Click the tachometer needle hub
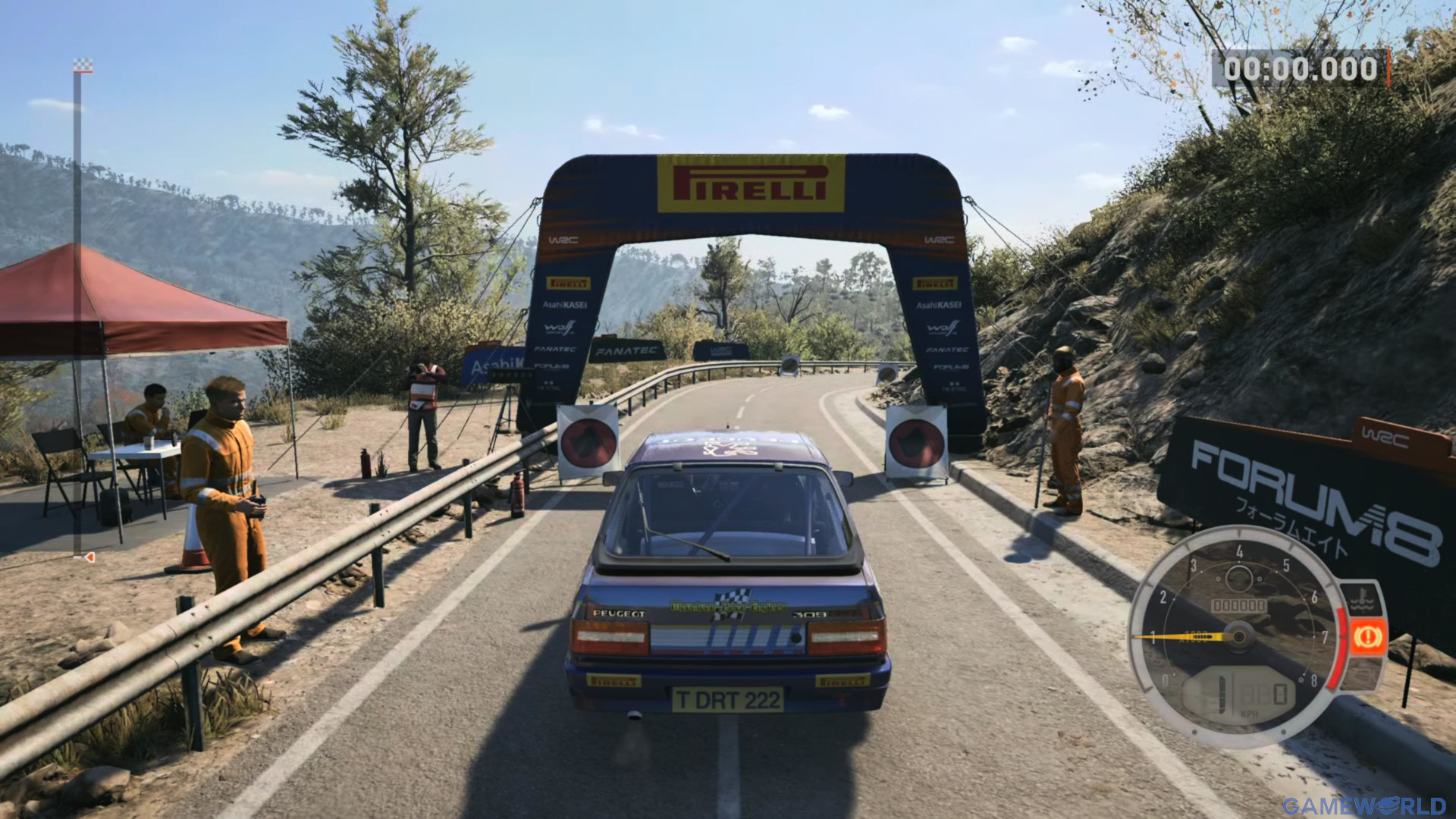The width and height of the screenshot is (1456, 819). [x=1239, y=636]
